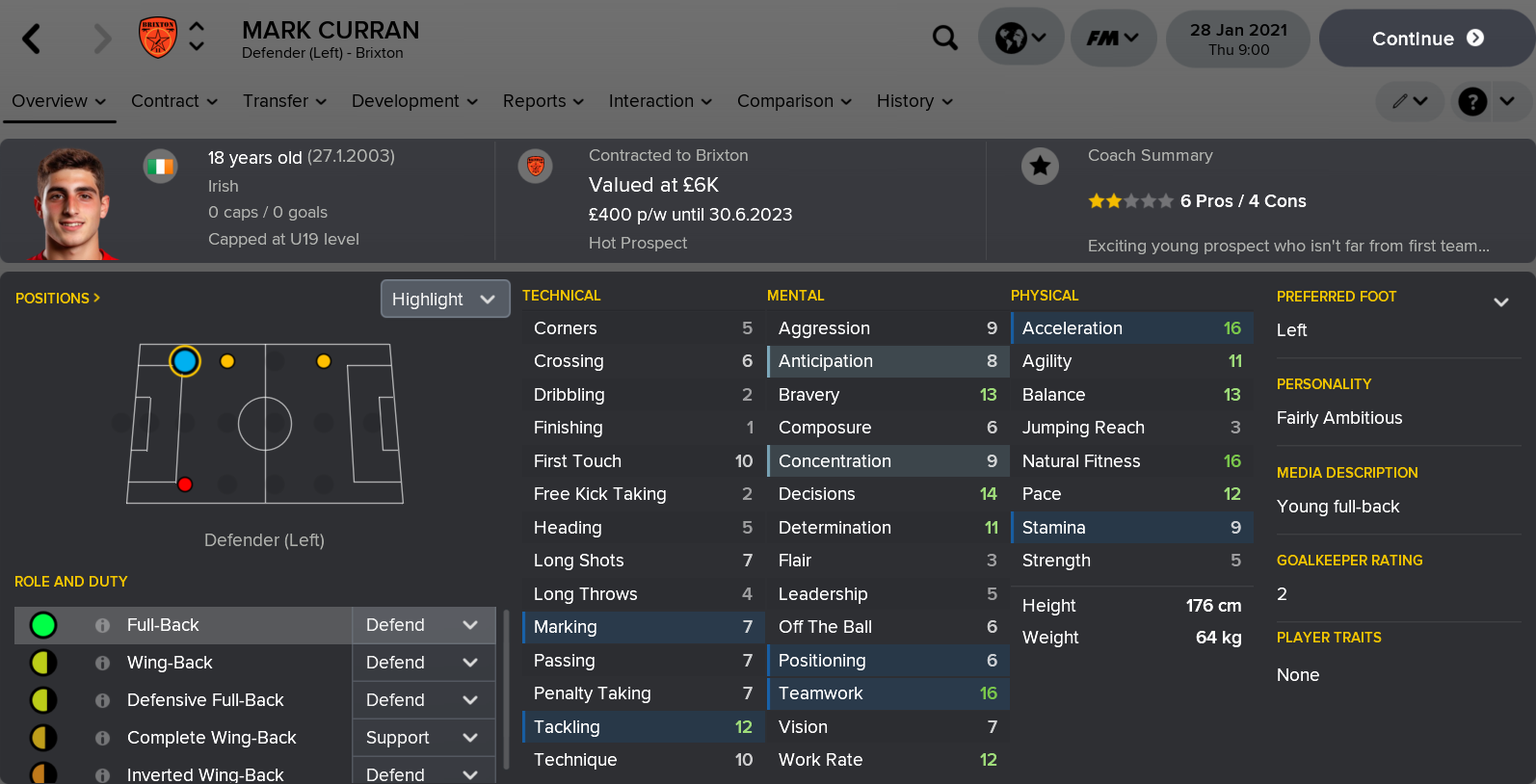This screenshot has width=1536, height=784.
Task: Open the help question mark icon
Action: point(1471,101)
